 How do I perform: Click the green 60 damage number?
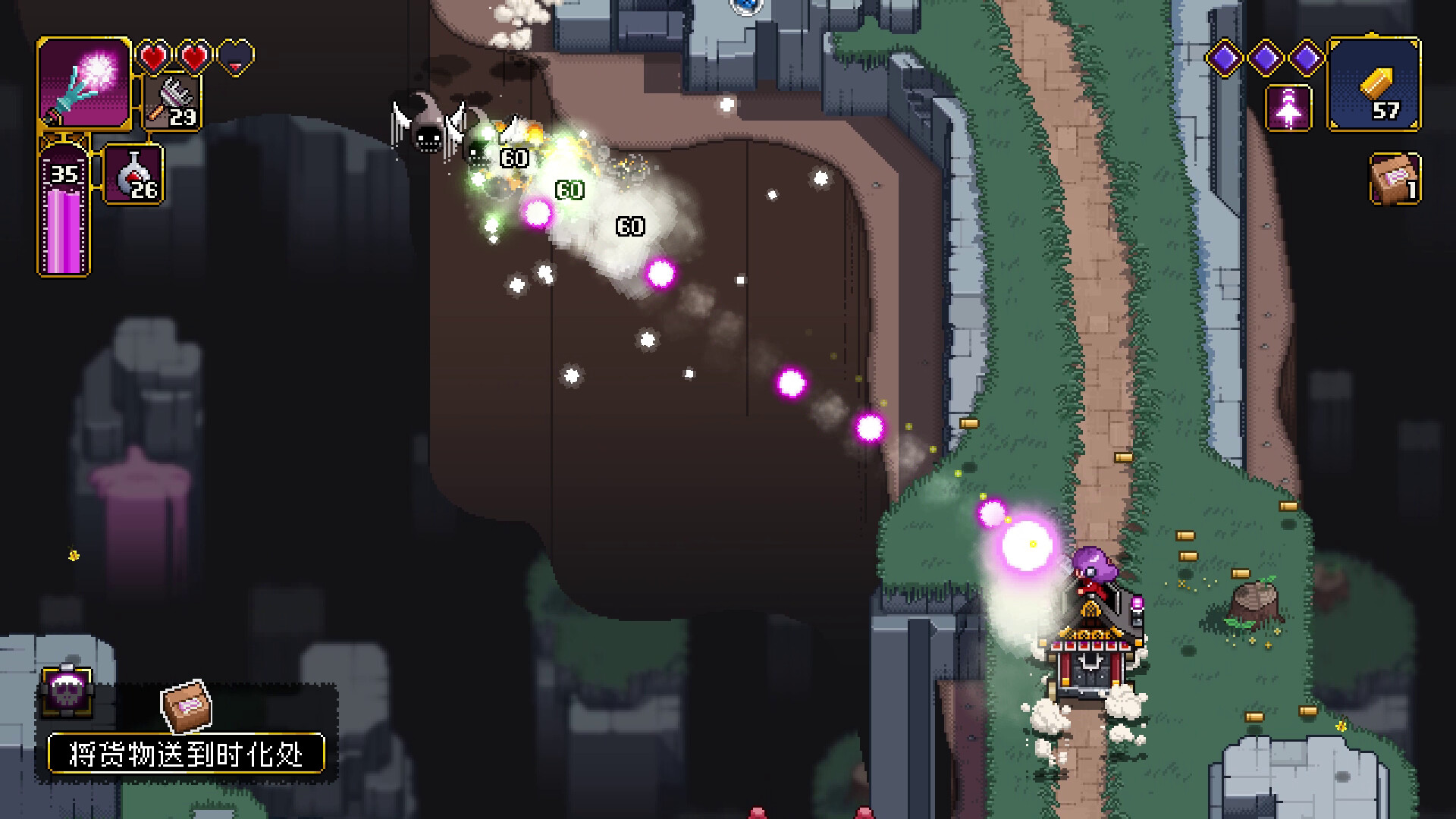pyautogui.click(x=570, y=188)
